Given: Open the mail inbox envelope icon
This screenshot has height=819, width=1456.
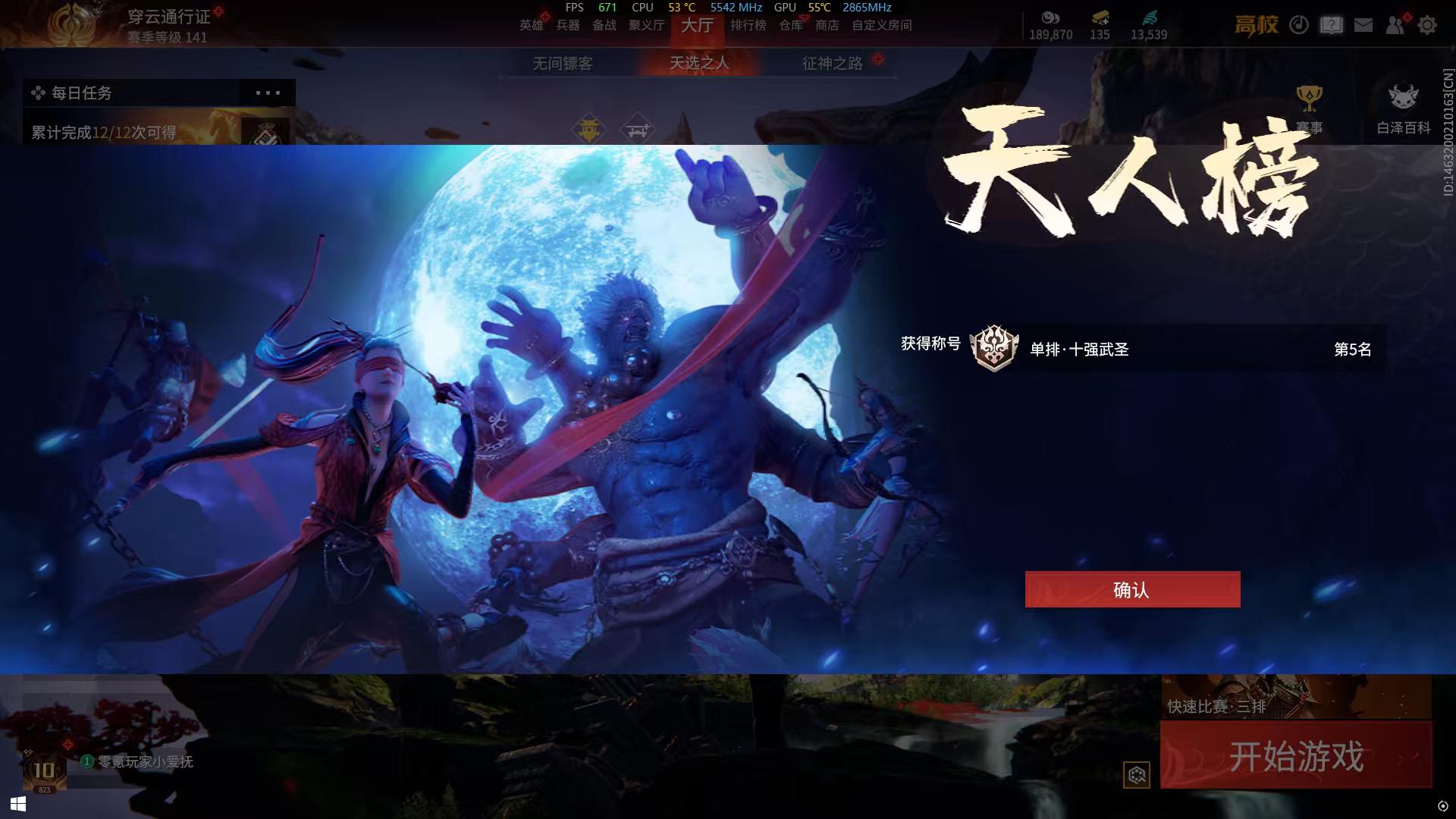Looking at the screenshot, I should click(1363, 25).
